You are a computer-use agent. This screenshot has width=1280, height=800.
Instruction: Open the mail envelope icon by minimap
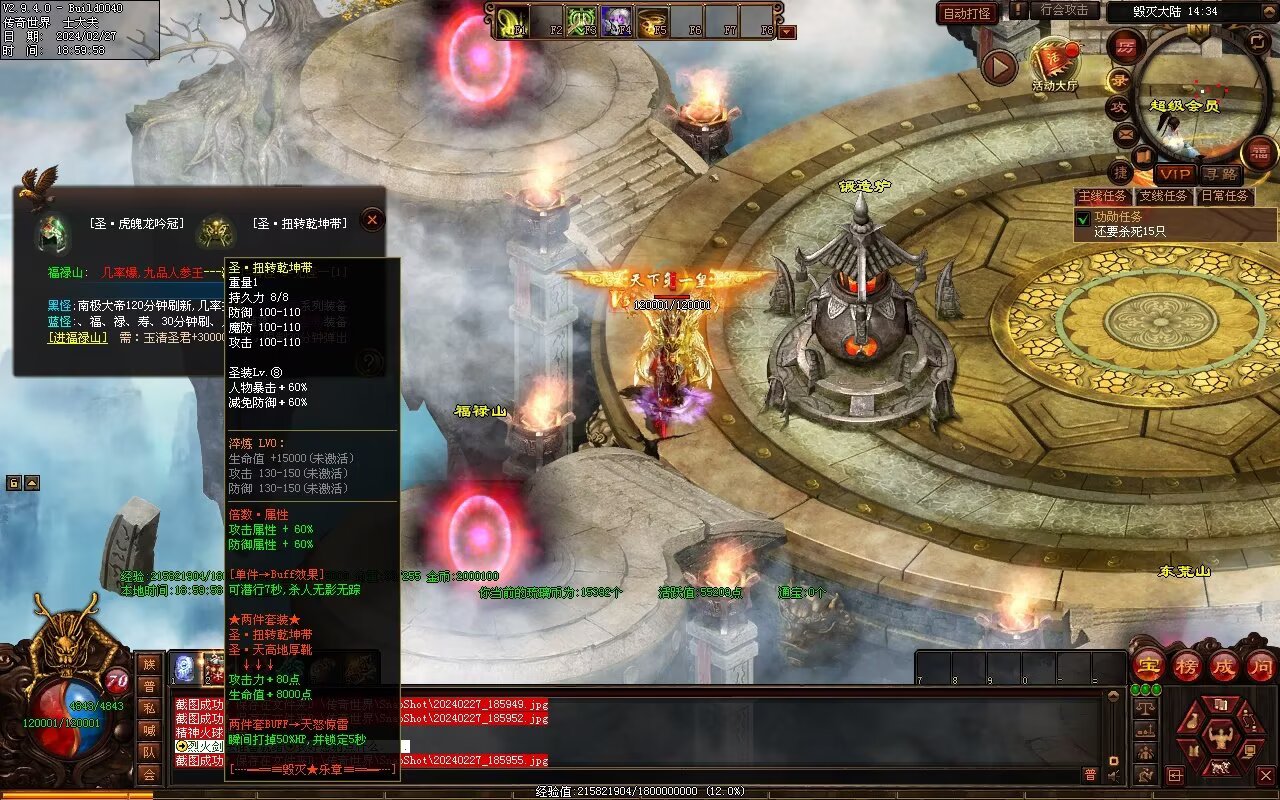click(x=1124, y=133)
